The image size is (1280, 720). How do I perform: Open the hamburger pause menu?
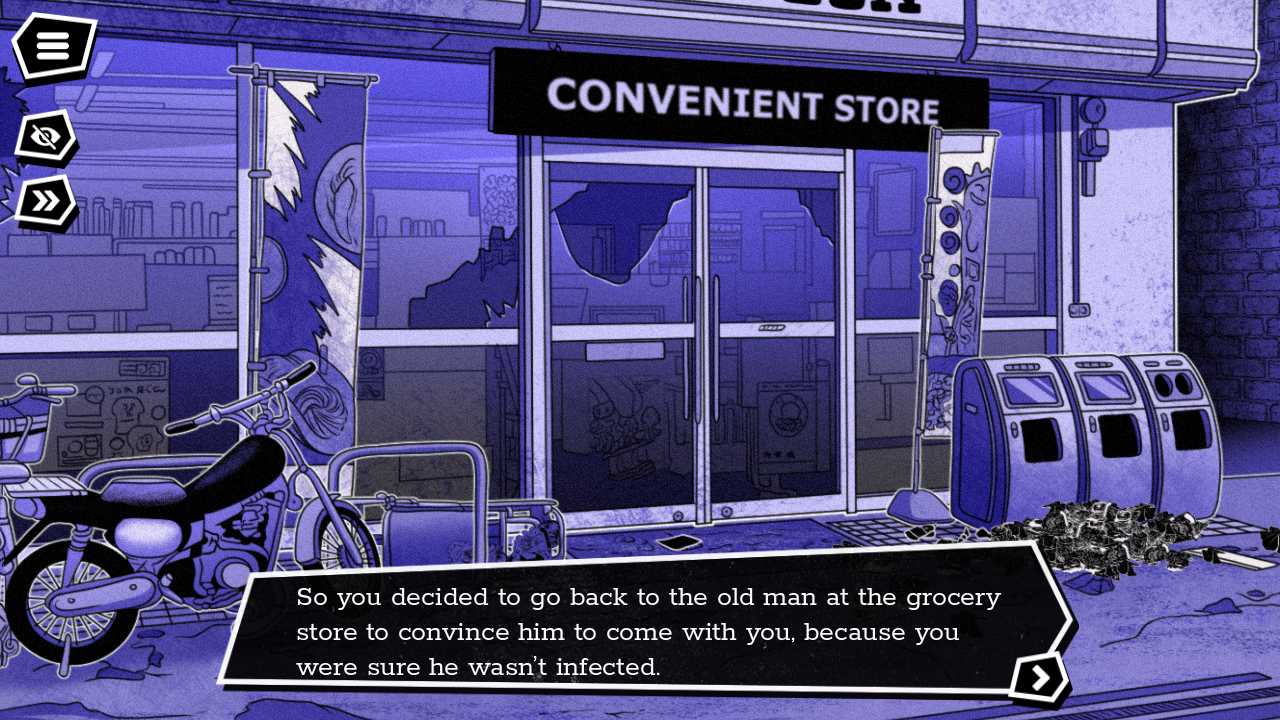pyautogui.click(x=52, y=45)
